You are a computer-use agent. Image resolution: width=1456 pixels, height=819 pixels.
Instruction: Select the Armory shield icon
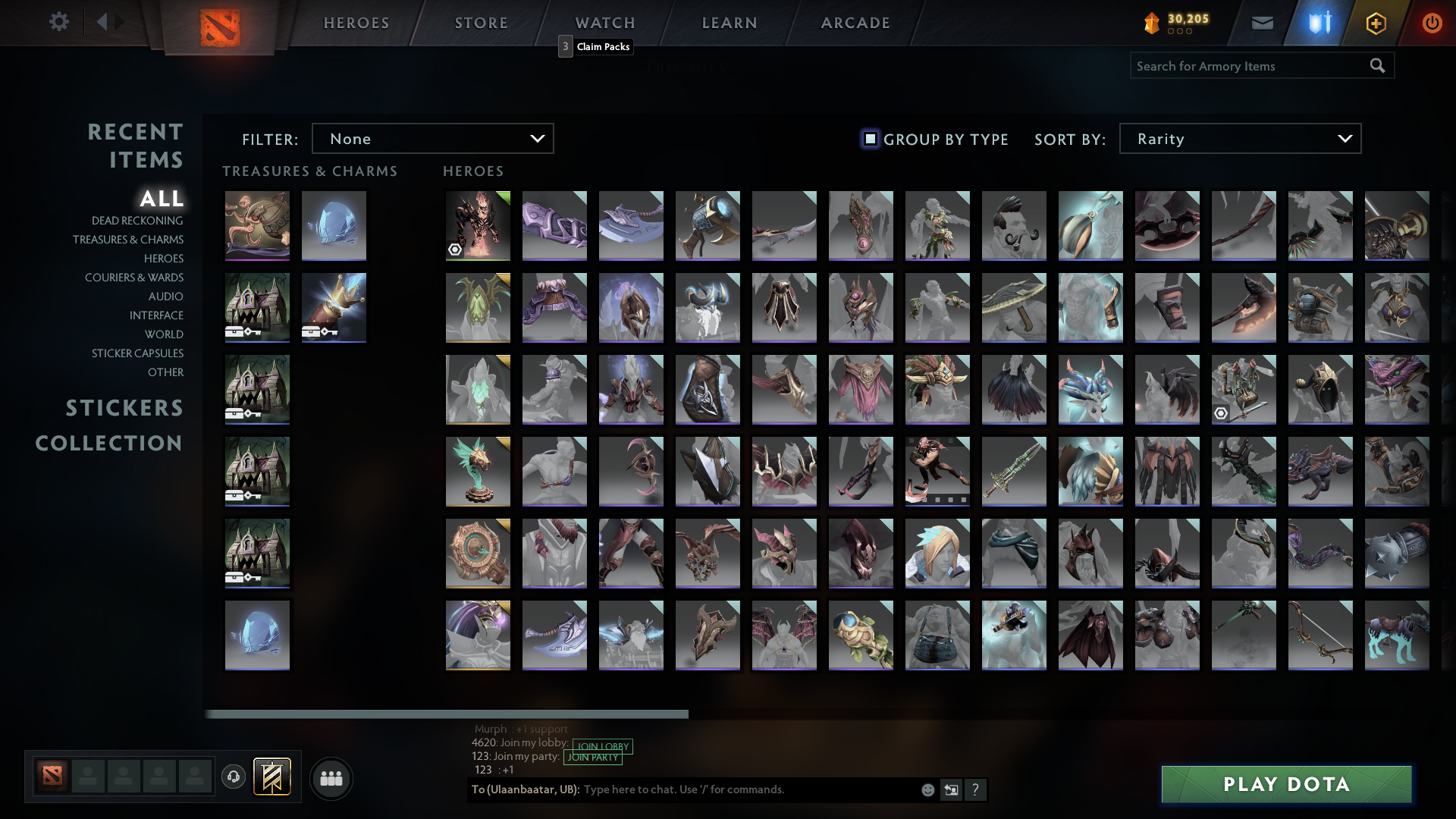1319,22
